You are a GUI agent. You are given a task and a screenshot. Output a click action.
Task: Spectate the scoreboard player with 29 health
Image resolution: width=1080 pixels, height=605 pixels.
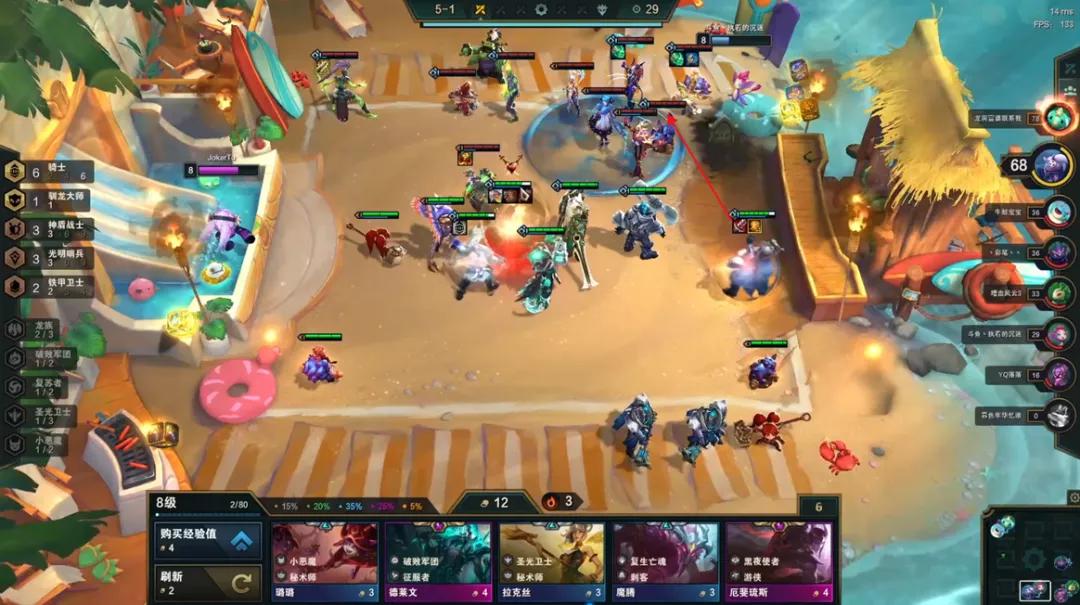[x=1060, y=334]
